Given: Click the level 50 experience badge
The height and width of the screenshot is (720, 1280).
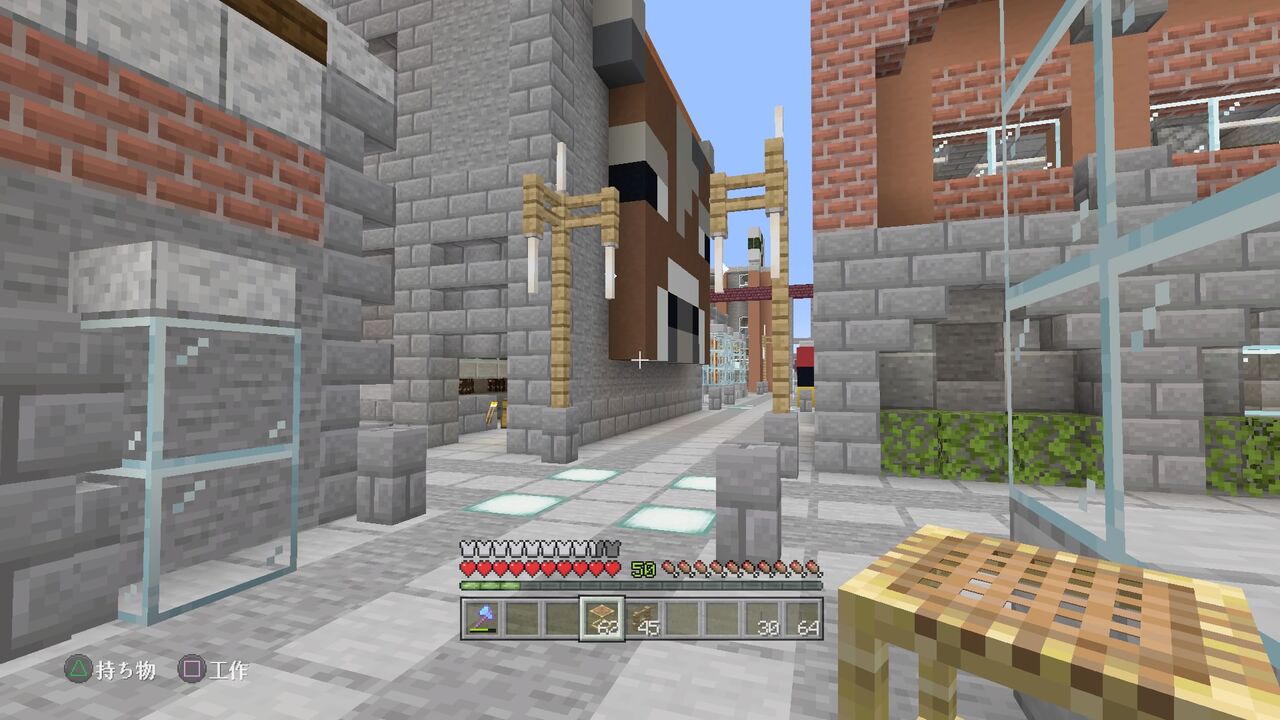Looking at the screenshot, I should pos(643,568).
